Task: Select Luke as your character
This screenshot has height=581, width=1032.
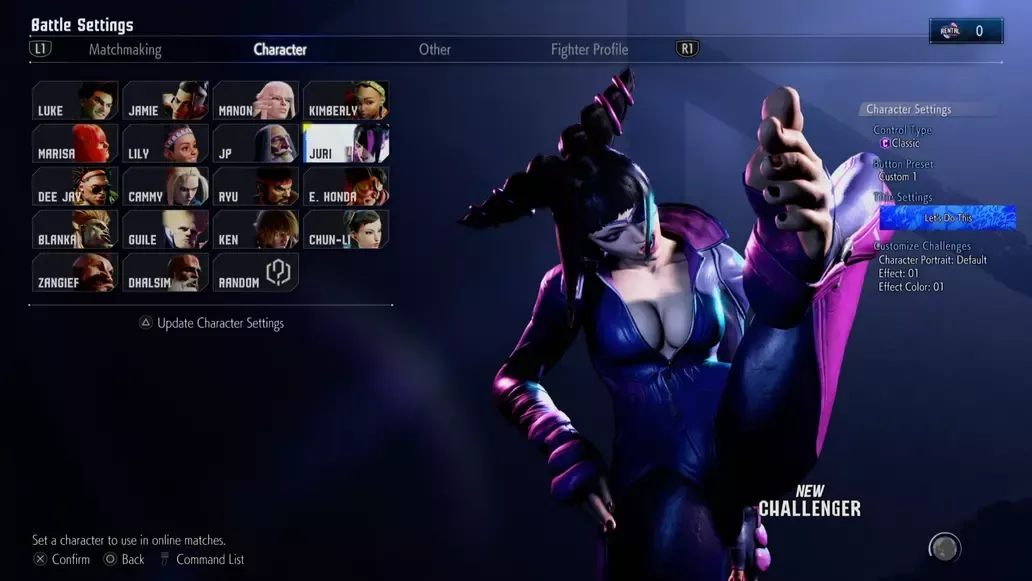Action: pyautogui.click(x=75, y=101)
